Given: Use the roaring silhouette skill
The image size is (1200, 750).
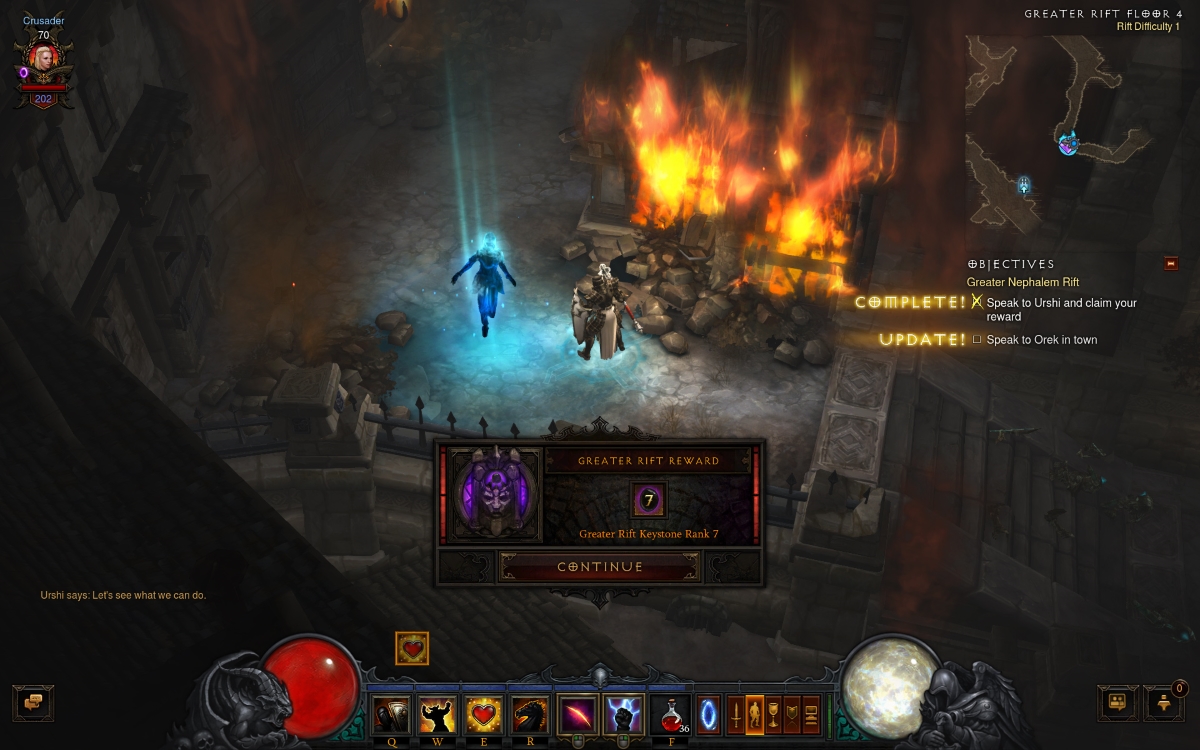Looking at the screenshot, I should pyautogui.click(x=437, y=715).
